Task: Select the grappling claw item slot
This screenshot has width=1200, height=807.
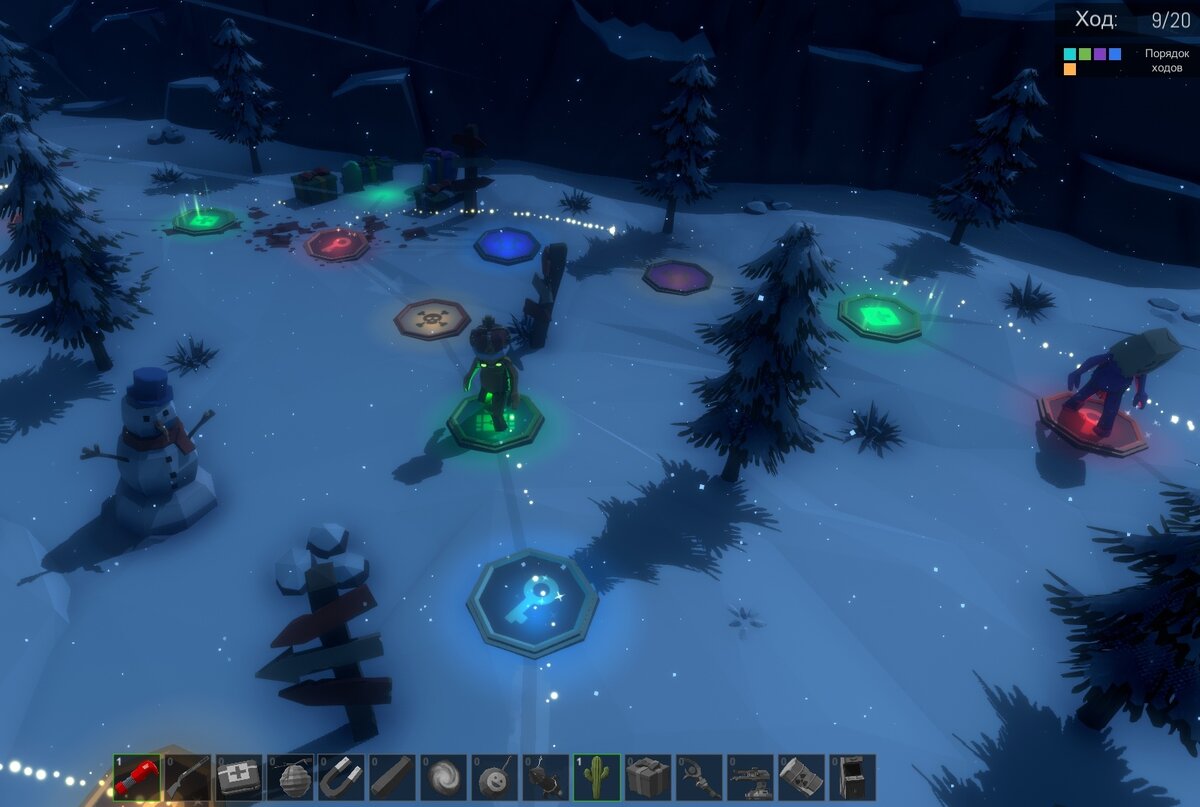Action: (x=699, y=777)
